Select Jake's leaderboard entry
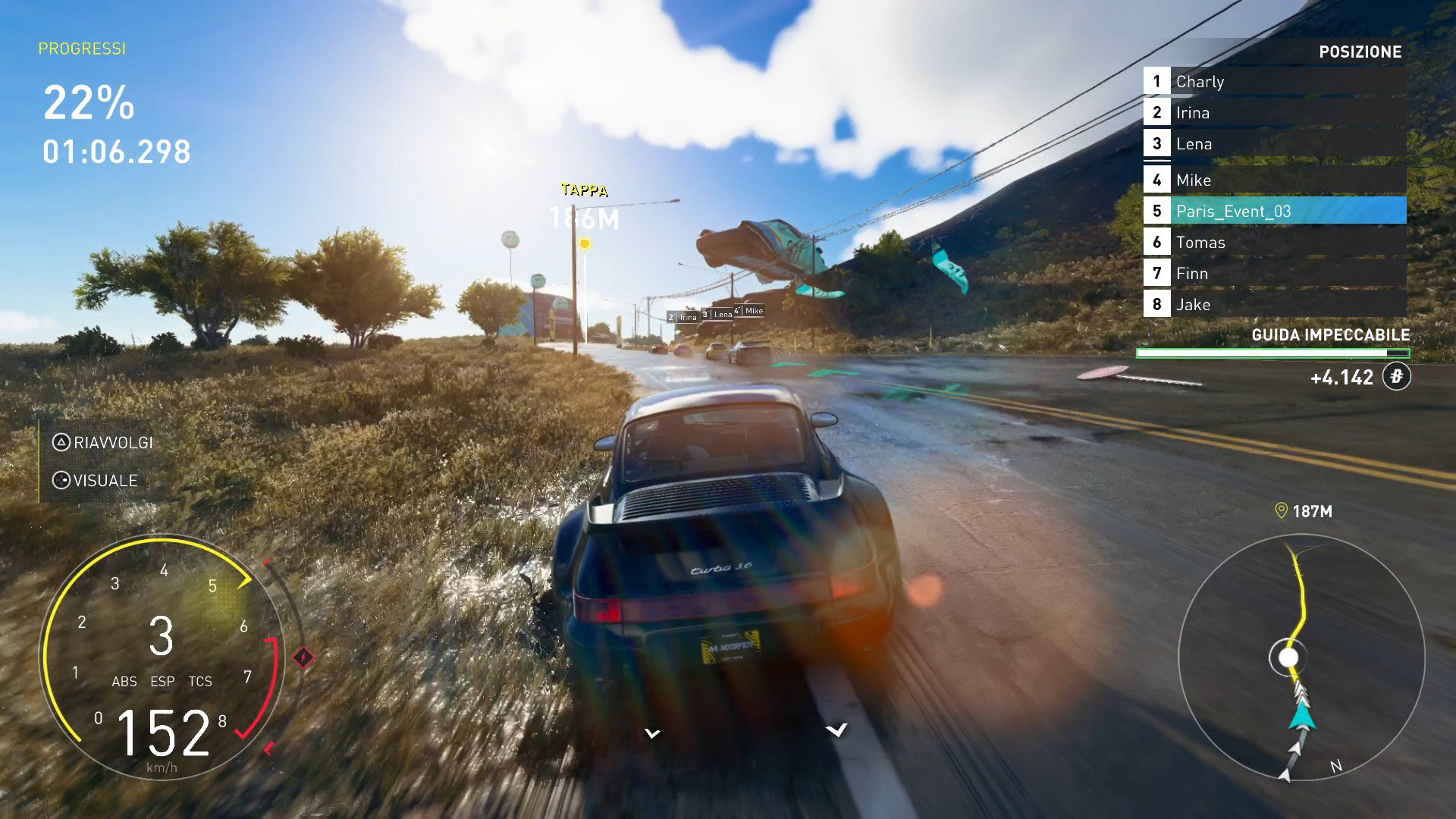 coord(1274,305)
